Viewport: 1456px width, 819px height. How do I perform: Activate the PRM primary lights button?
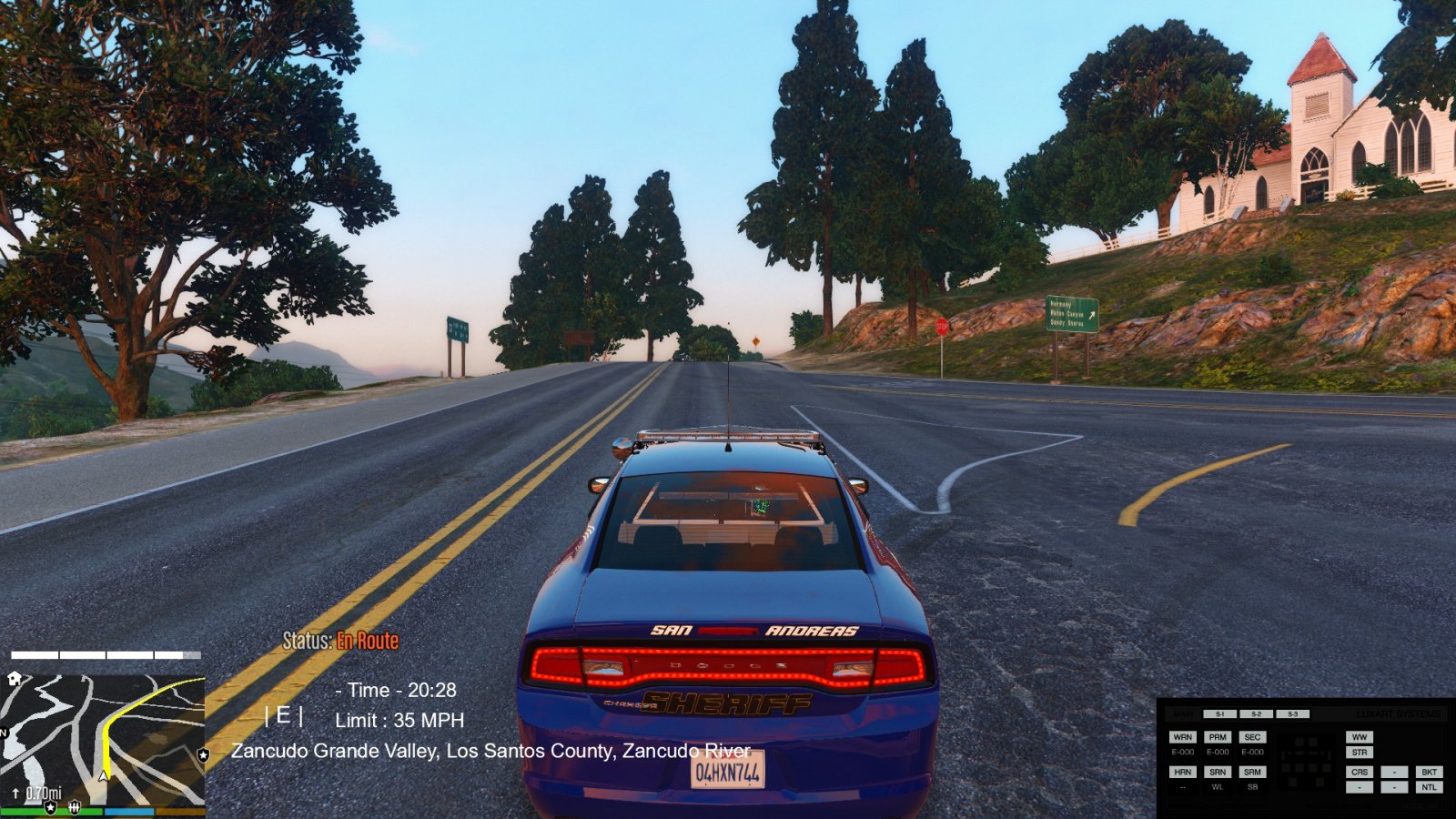click(1218, 737)
